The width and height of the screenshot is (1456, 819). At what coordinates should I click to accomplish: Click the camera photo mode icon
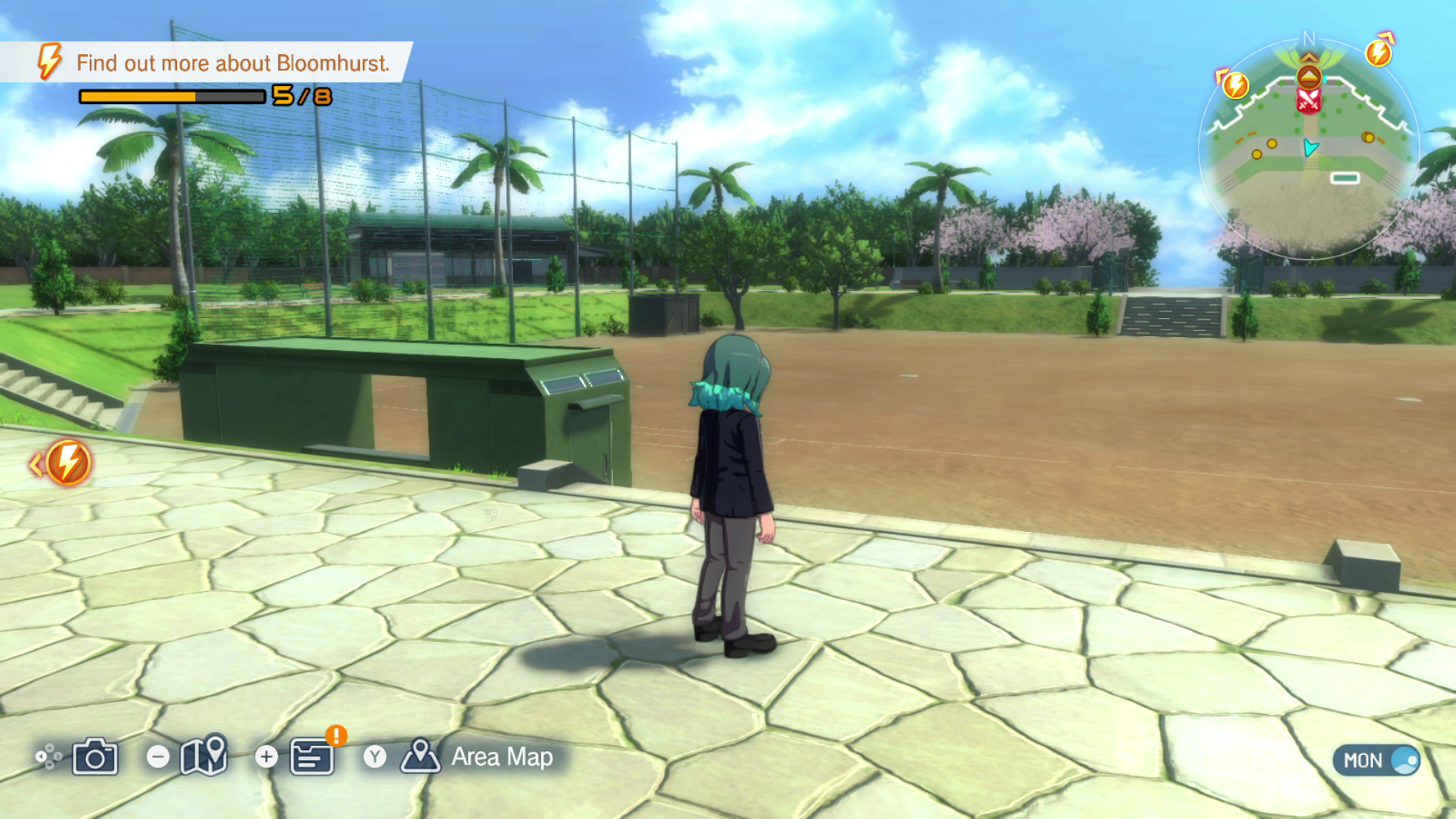coord(95,756)
